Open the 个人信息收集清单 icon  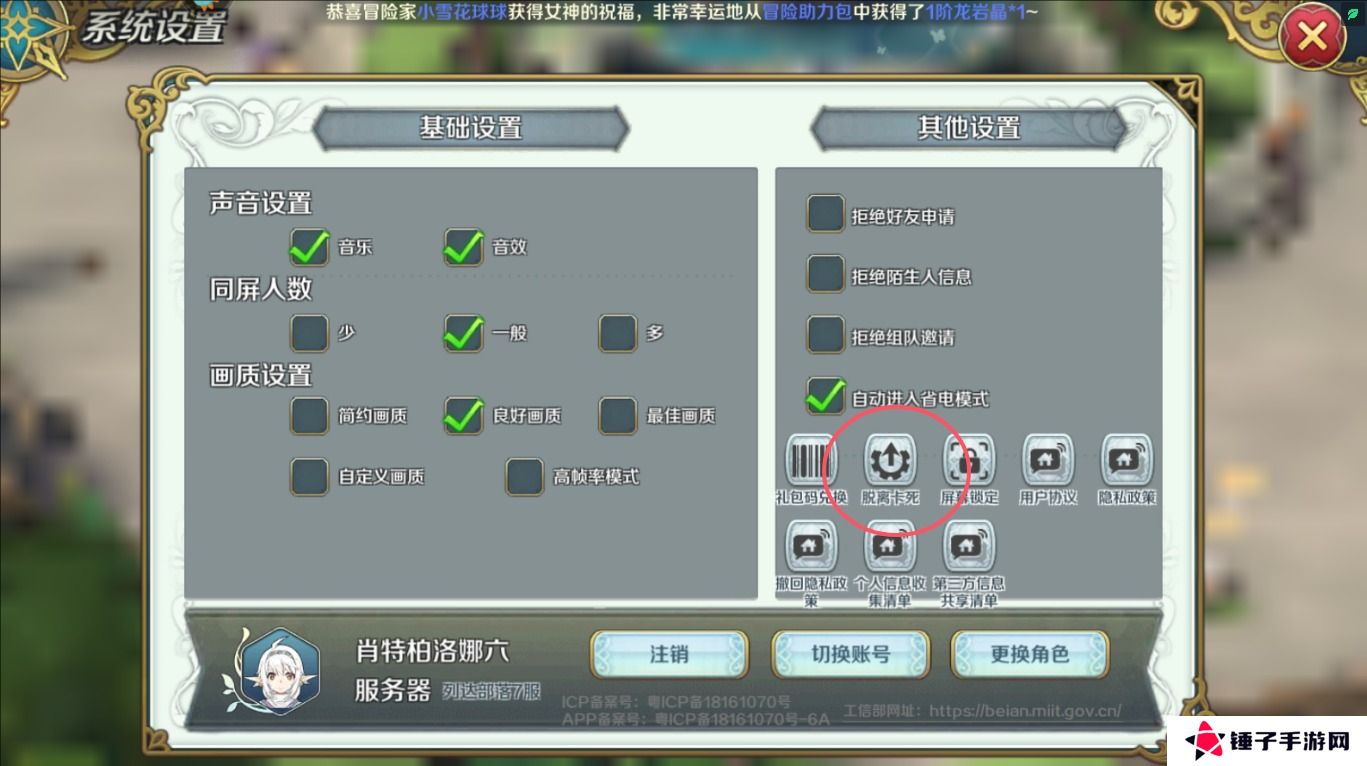click(x=890, y=546)
